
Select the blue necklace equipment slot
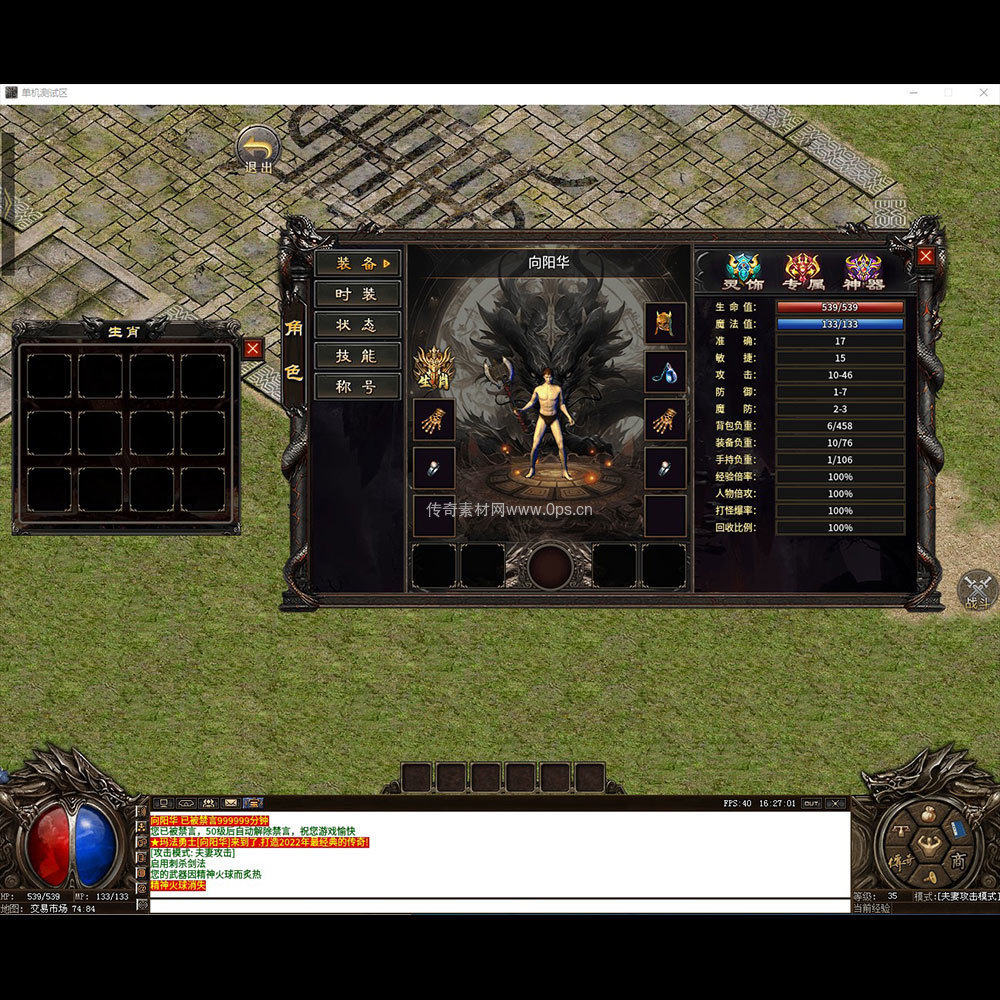(x=665, y=371)
